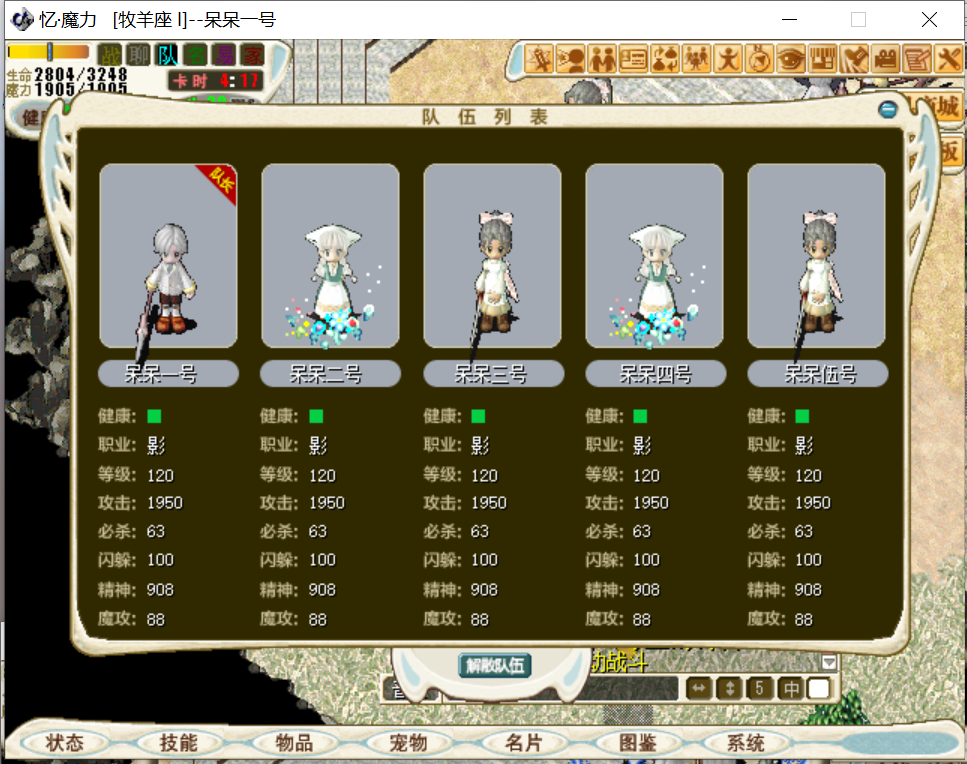Open the 技能 skills menu
967x764 pixels.
179,743
